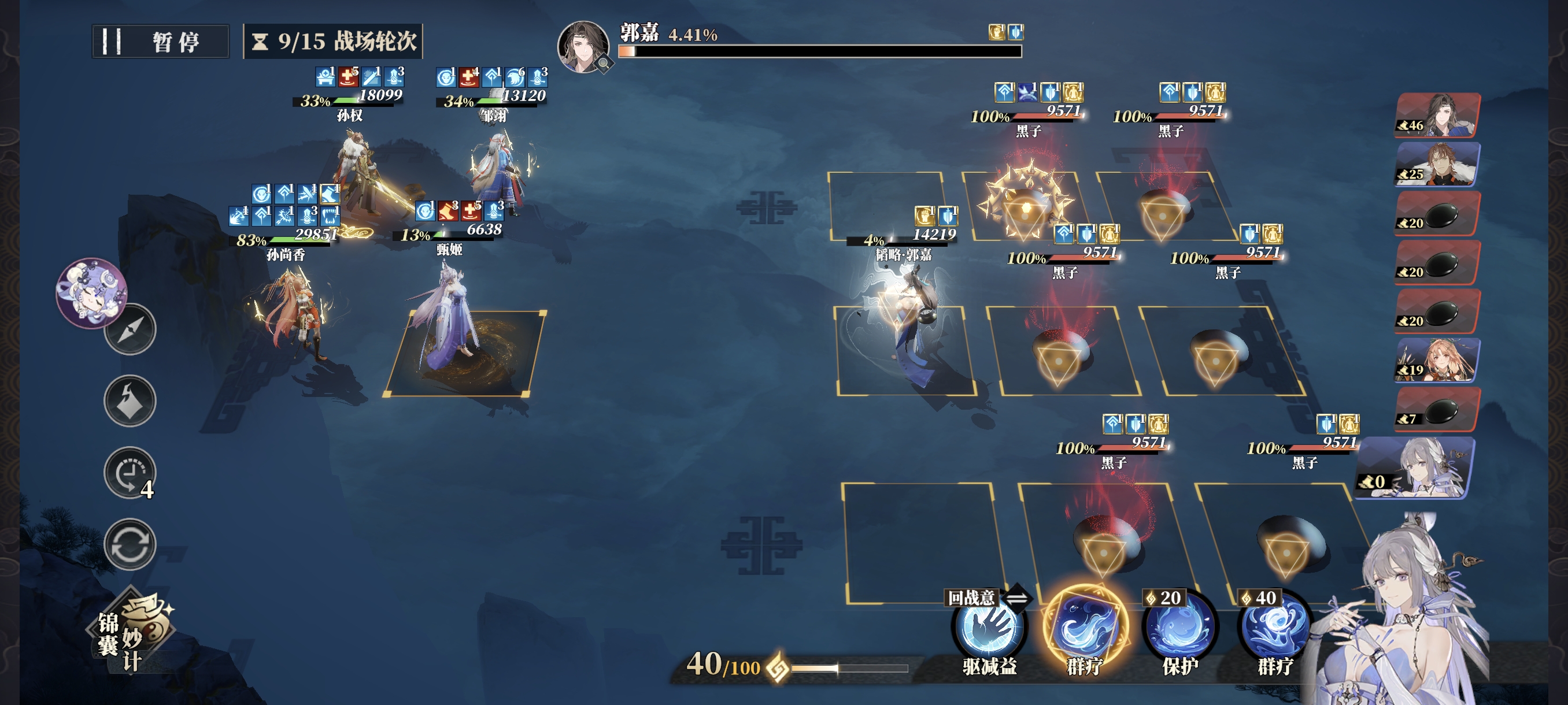The height and width of the screenshot is (705, 1568).
Task: Open the chibi pet avatar icon
Action: pyautogui.click(x=91, y=292)
